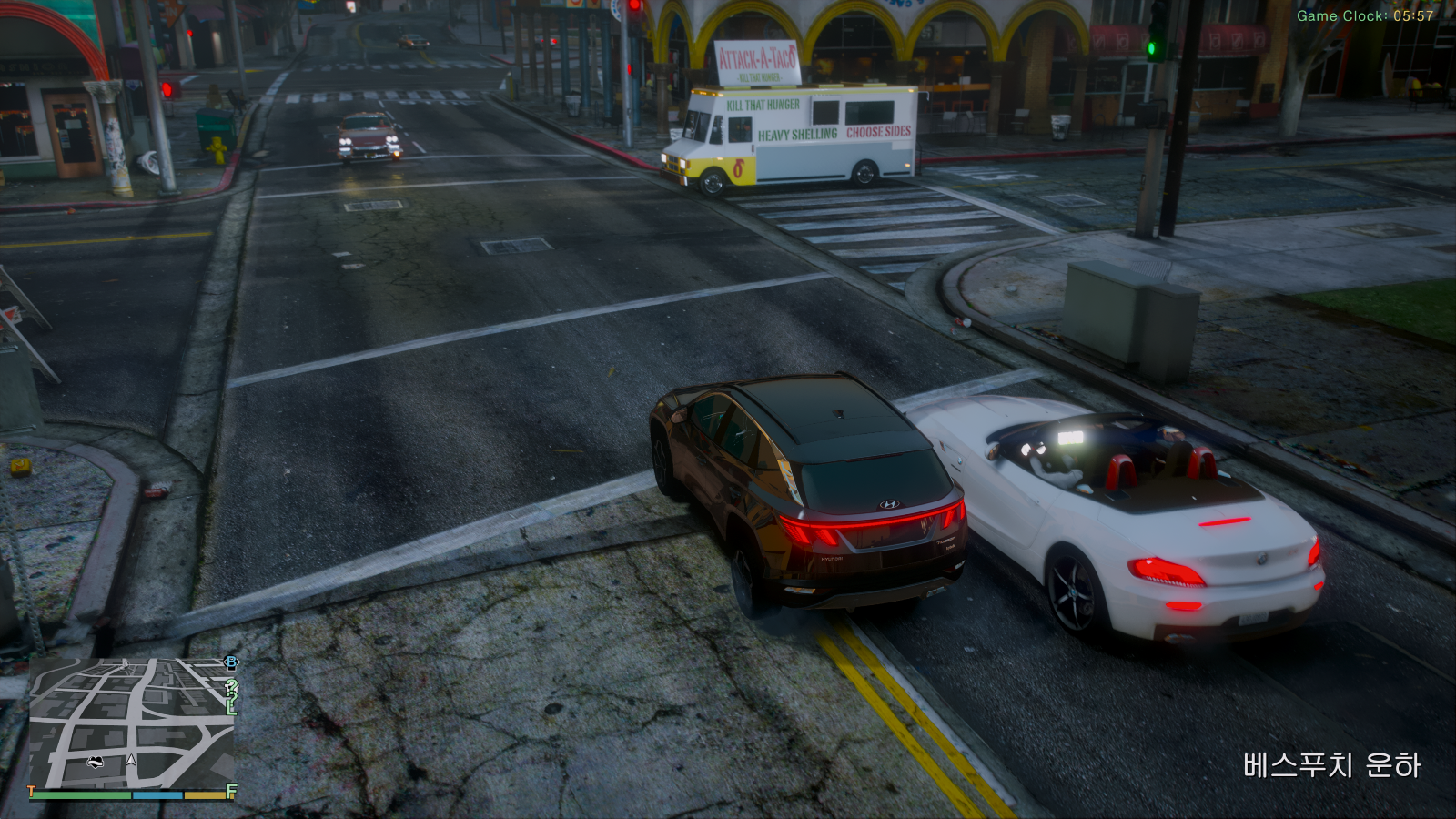Click the white player arrow on minimap

tap(132, 759)
